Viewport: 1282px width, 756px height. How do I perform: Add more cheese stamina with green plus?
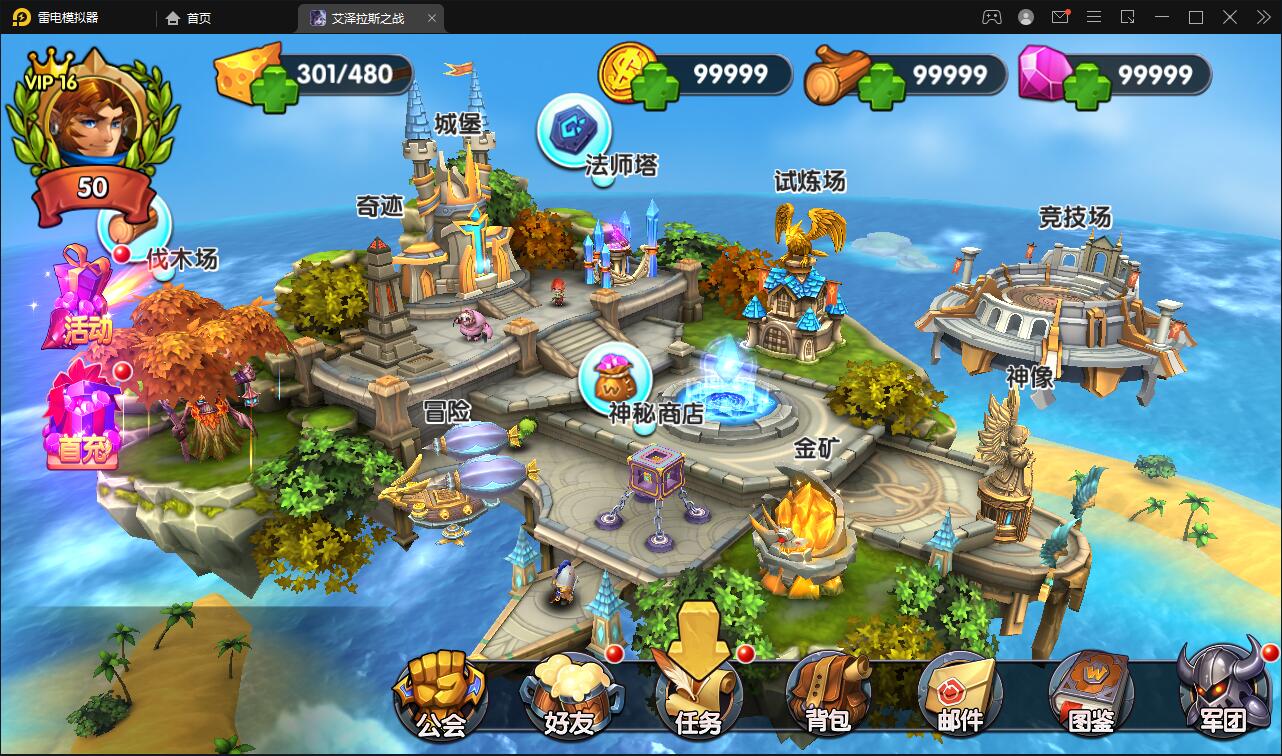point(274,90)
